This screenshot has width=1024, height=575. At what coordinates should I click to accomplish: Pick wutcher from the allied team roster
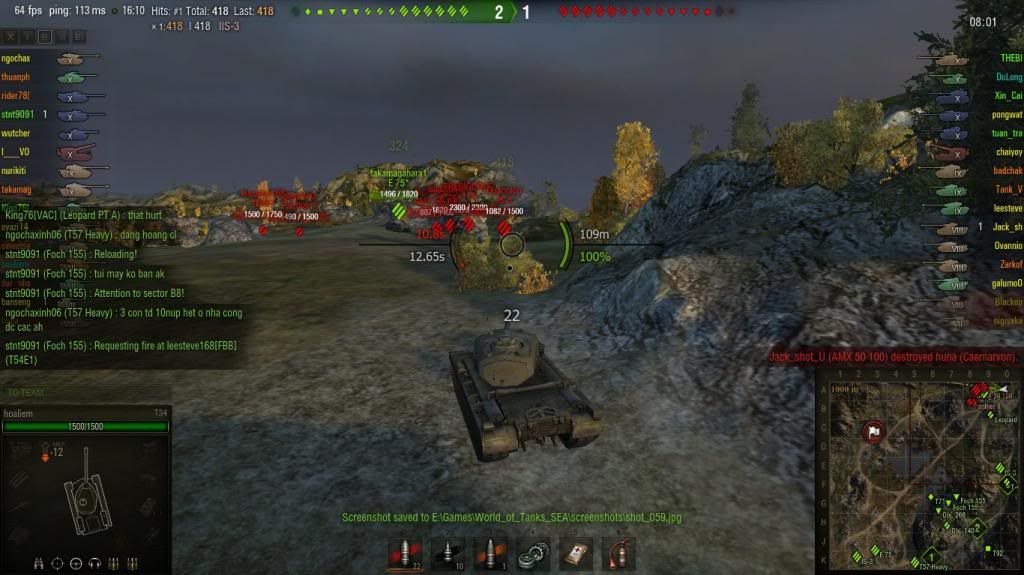[16, 134]
